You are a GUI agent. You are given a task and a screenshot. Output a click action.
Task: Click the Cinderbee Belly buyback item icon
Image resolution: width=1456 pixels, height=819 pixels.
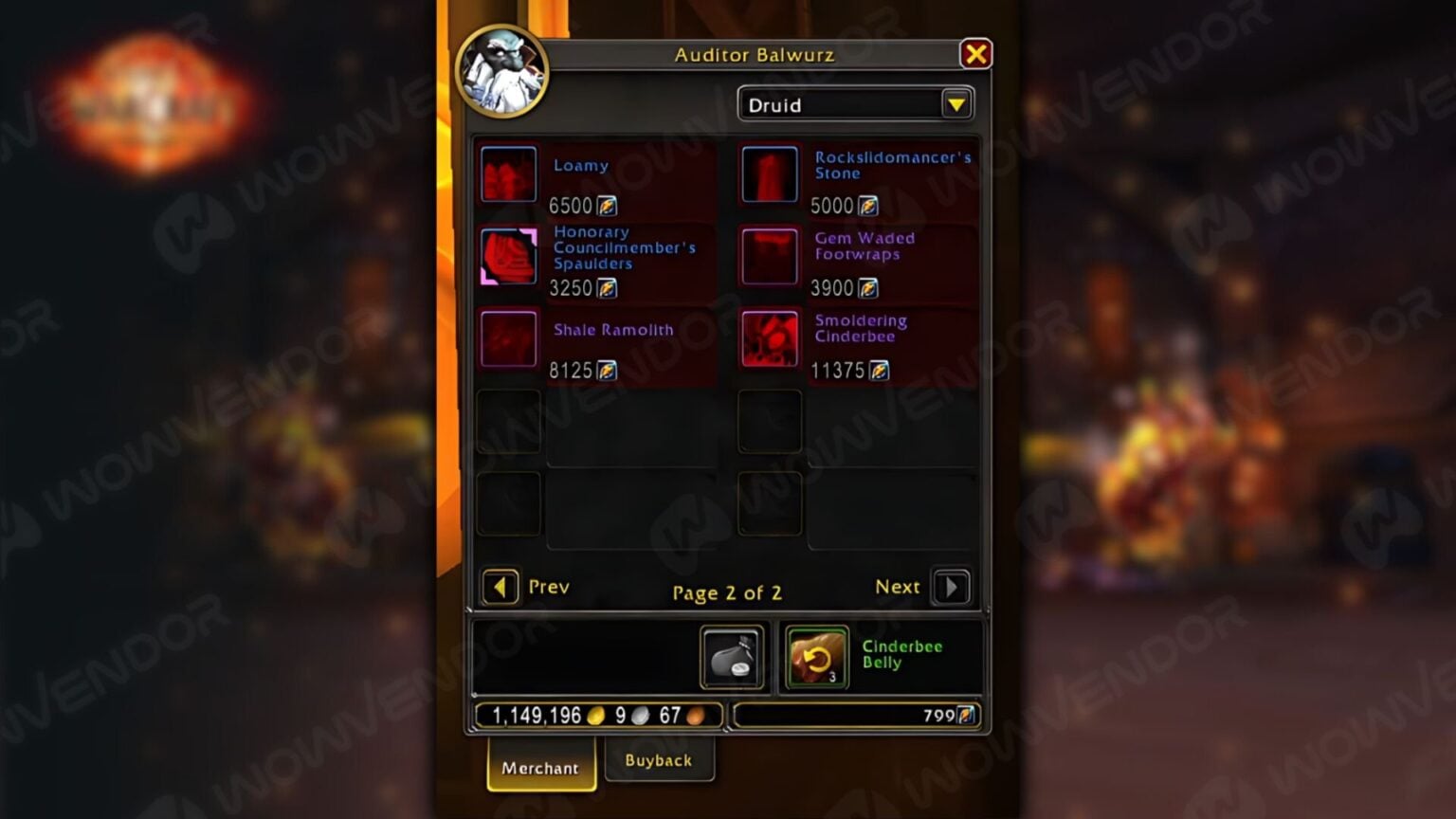(814, 657)
